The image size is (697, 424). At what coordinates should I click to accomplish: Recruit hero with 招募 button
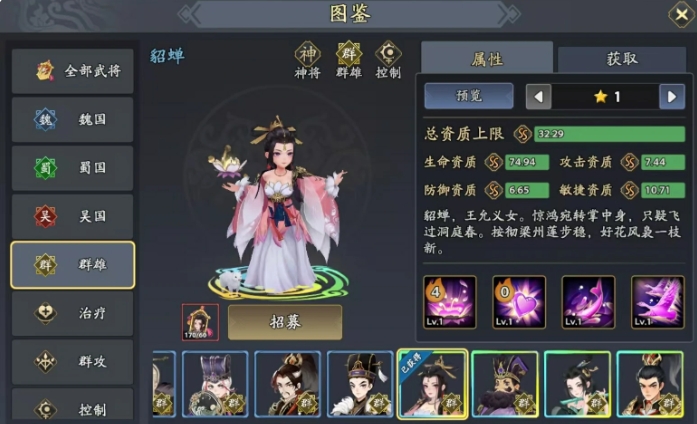pos(285,322)
